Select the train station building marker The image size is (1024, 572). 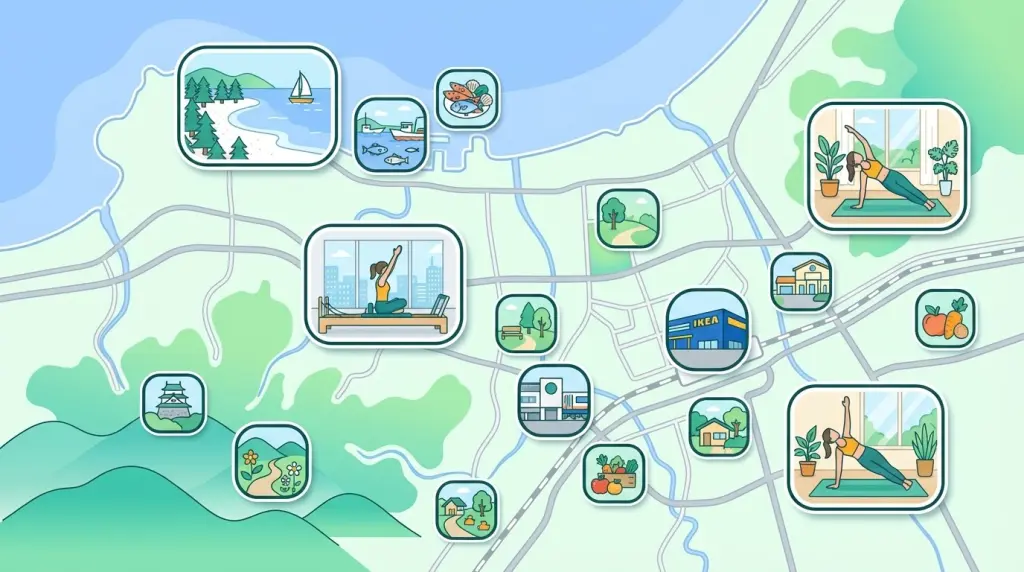point(554,401)
